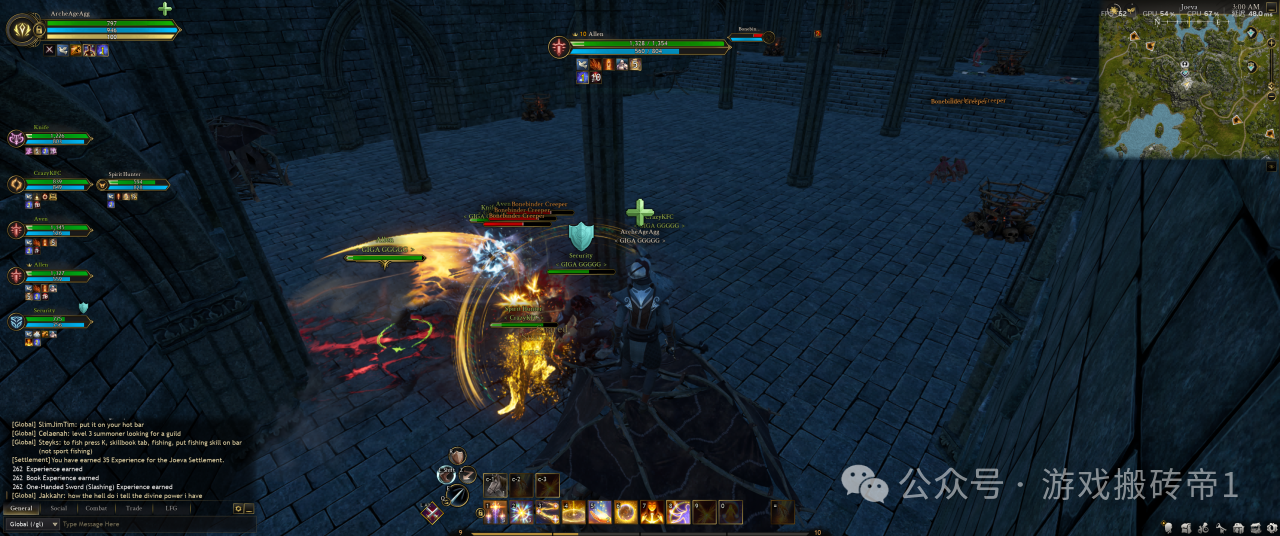The image size is (1280, 536).
Task: Activate the skill in hotbar slot 1
Action: click(496, 513)
